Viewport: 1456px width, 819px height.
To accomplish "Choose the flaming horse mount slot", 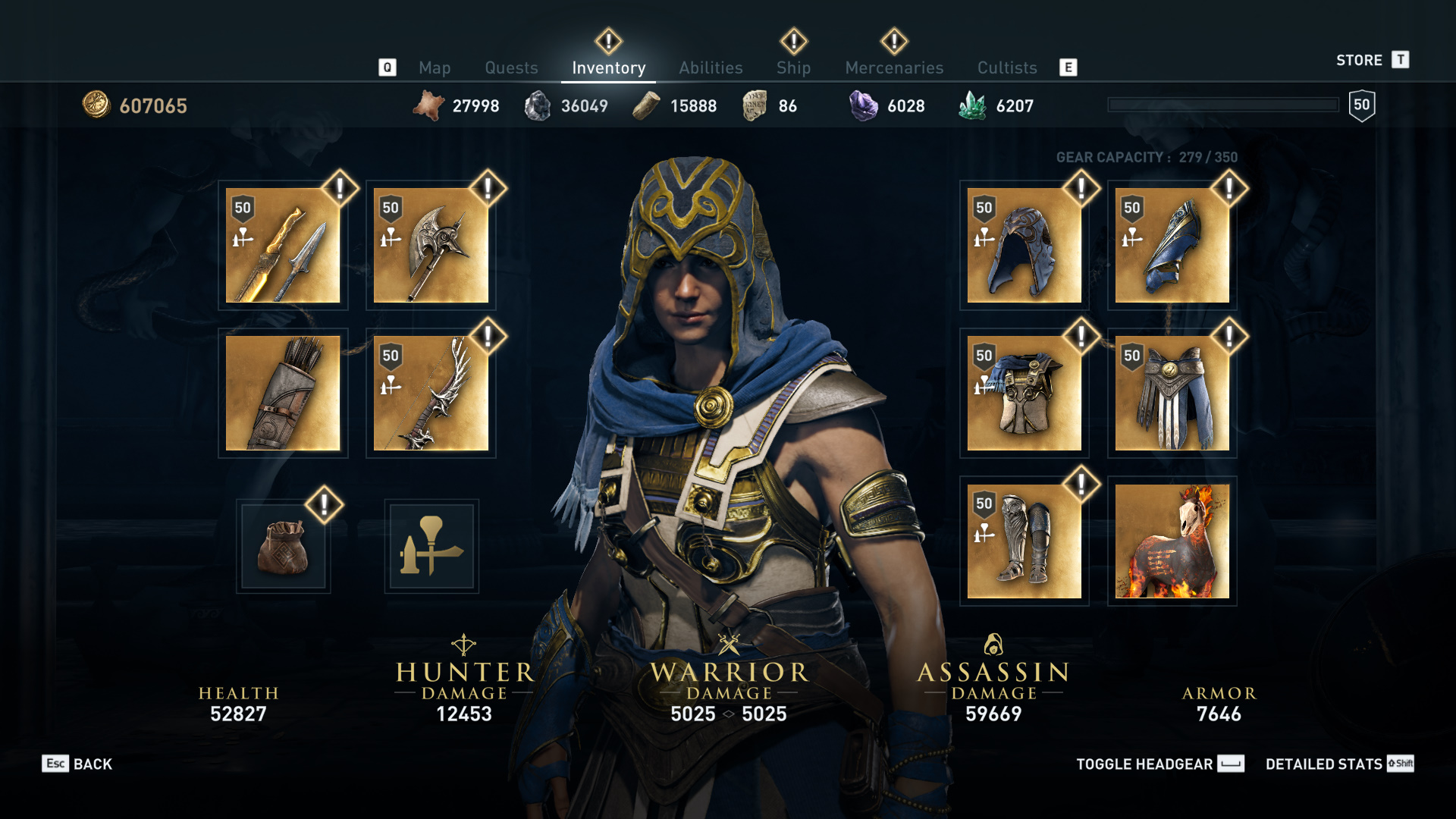I will tap(1172, 541).
